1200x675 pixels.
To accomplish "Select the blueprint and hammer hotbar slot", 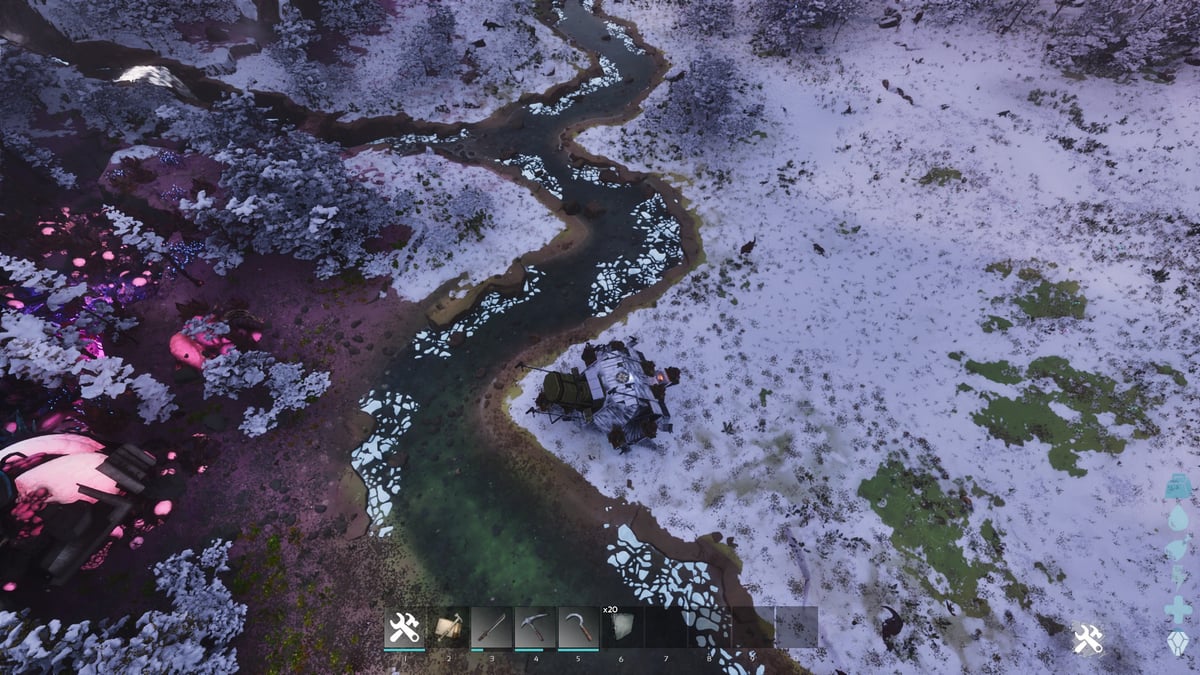I will (448, 628).
